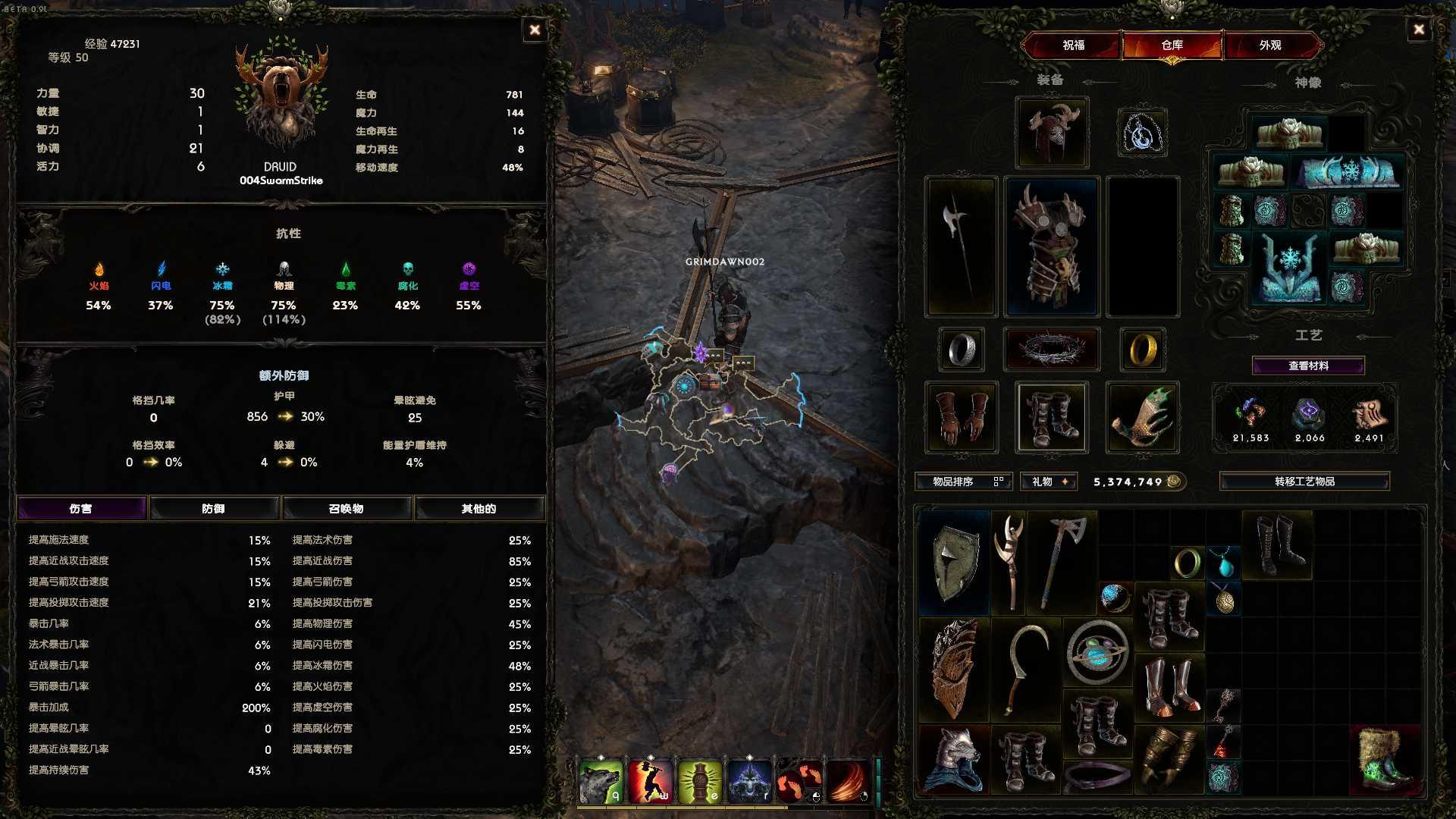Click the 转移工艺物品 button
This screenshot has width=1456, height=819.
[x=1304, y=482]
